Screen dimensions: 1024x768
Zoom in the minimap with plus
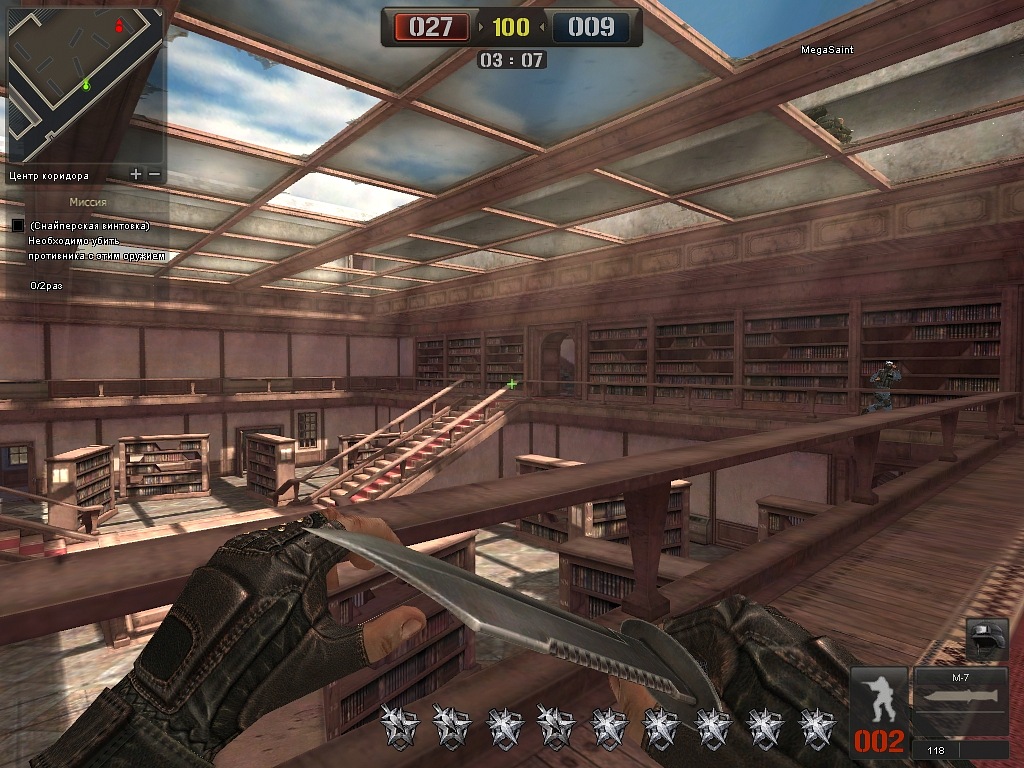click(136, 174)
